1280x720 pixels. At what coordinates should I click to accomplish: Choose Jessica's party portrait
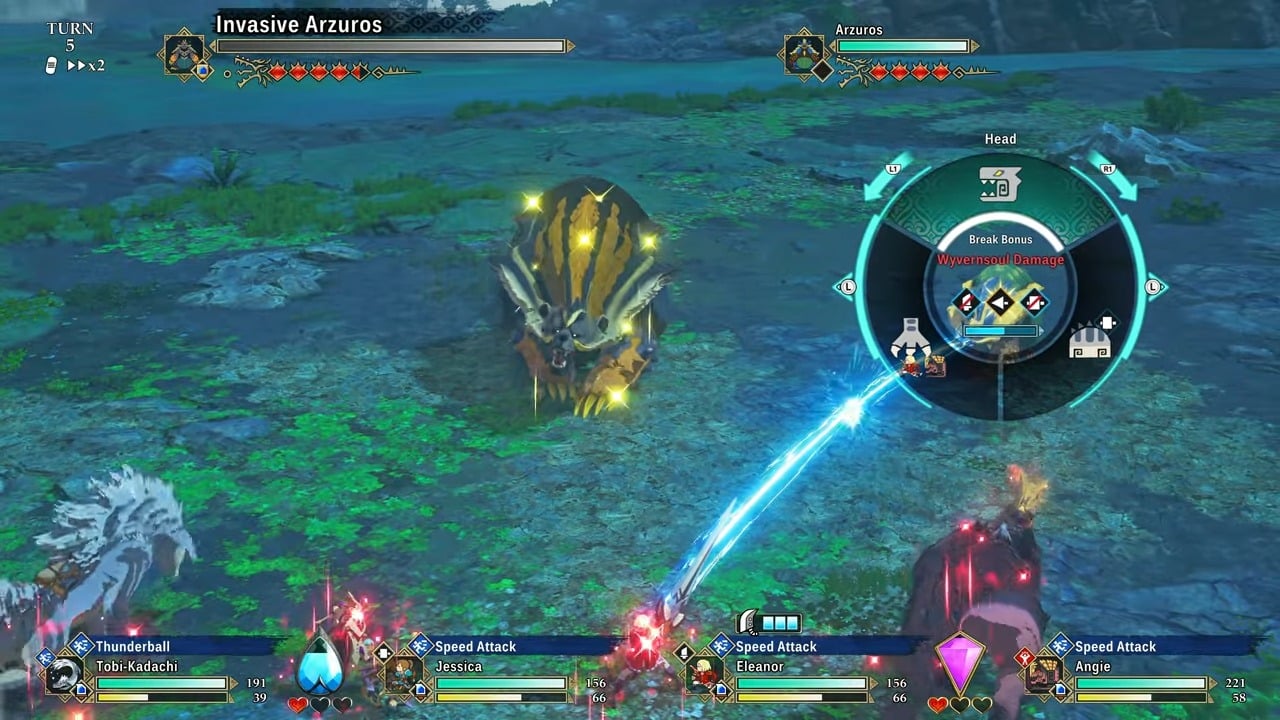click(404, 675)
